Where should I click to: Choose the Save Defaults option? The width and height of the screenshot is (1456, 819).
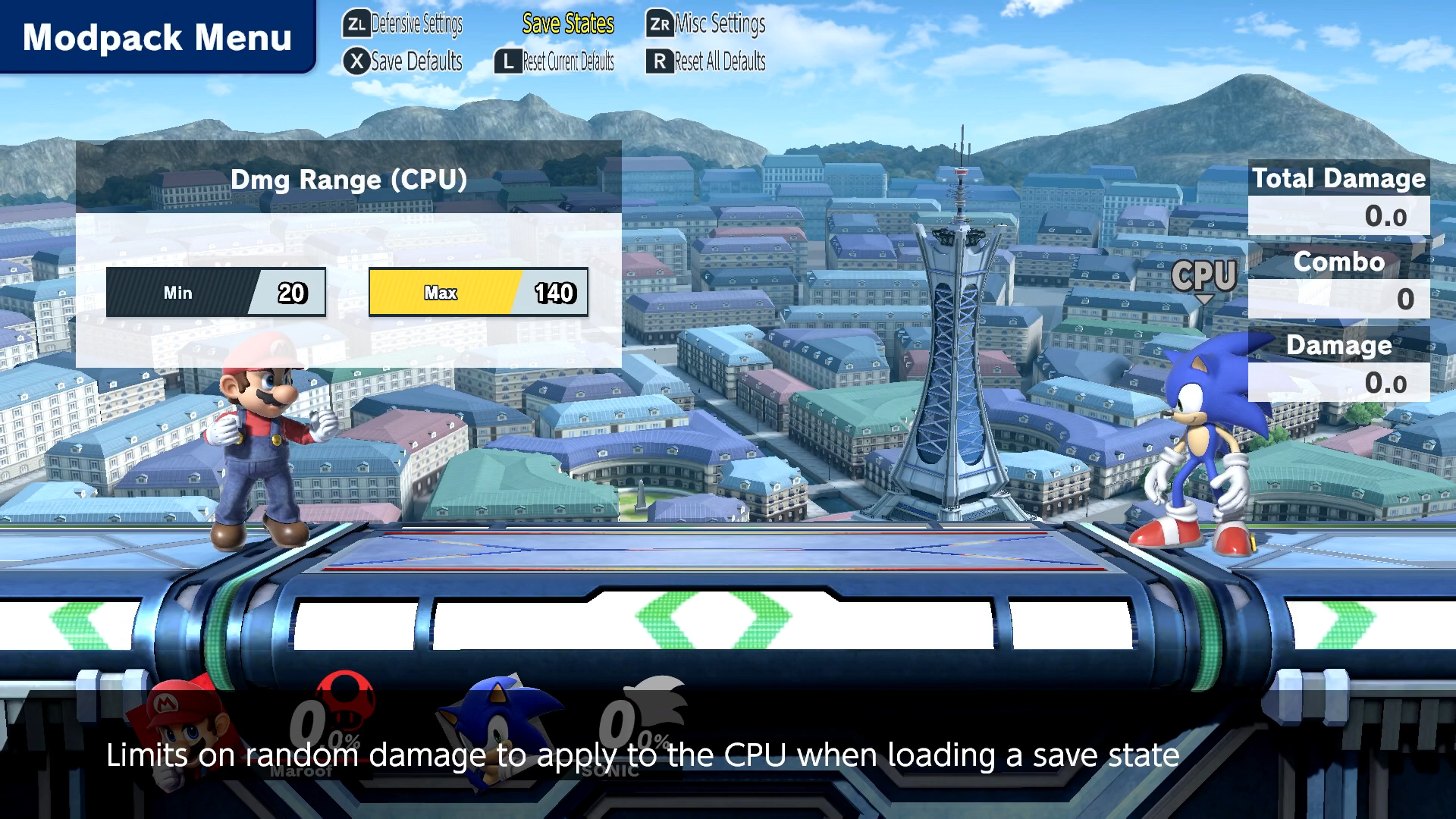click(x=403, y=61)
